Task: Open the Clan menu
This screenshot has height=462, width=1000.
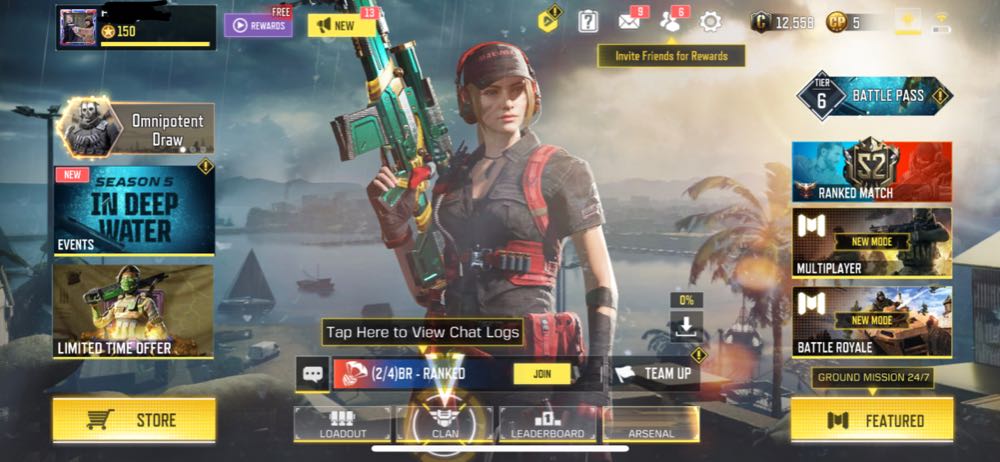Action: tap(445, 424)
